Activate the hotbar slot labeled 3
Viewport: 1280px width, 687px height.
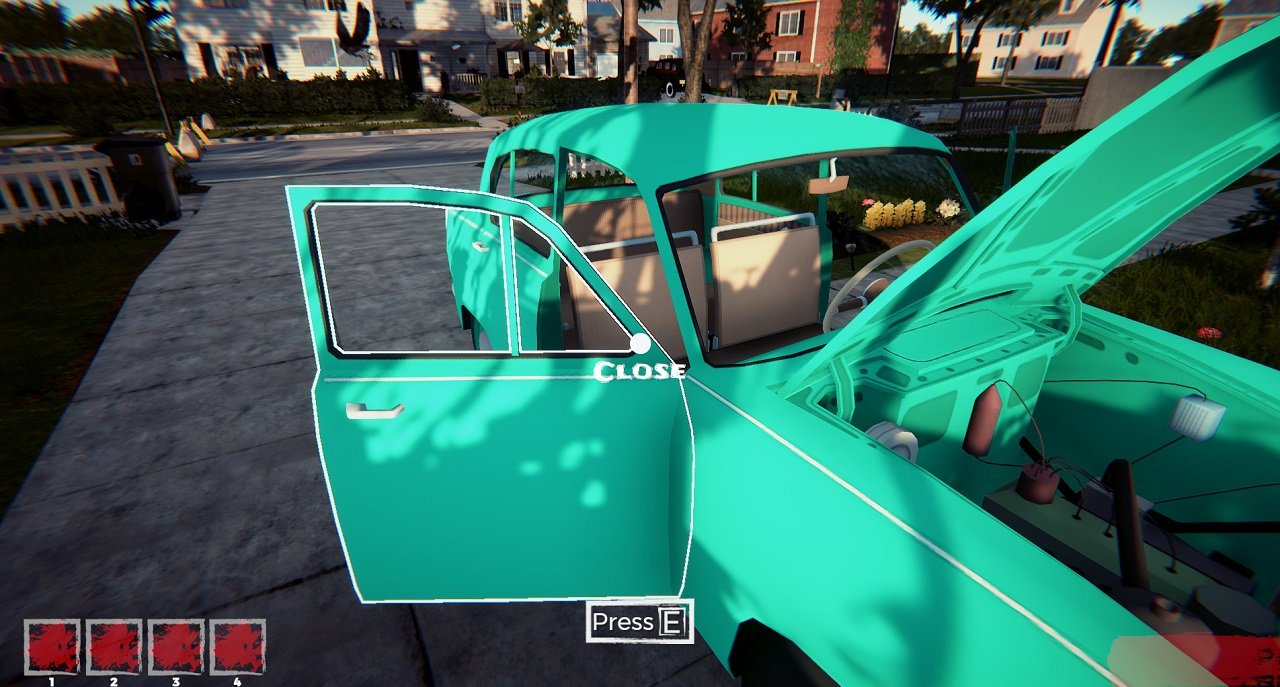click(x=176, y=647)
